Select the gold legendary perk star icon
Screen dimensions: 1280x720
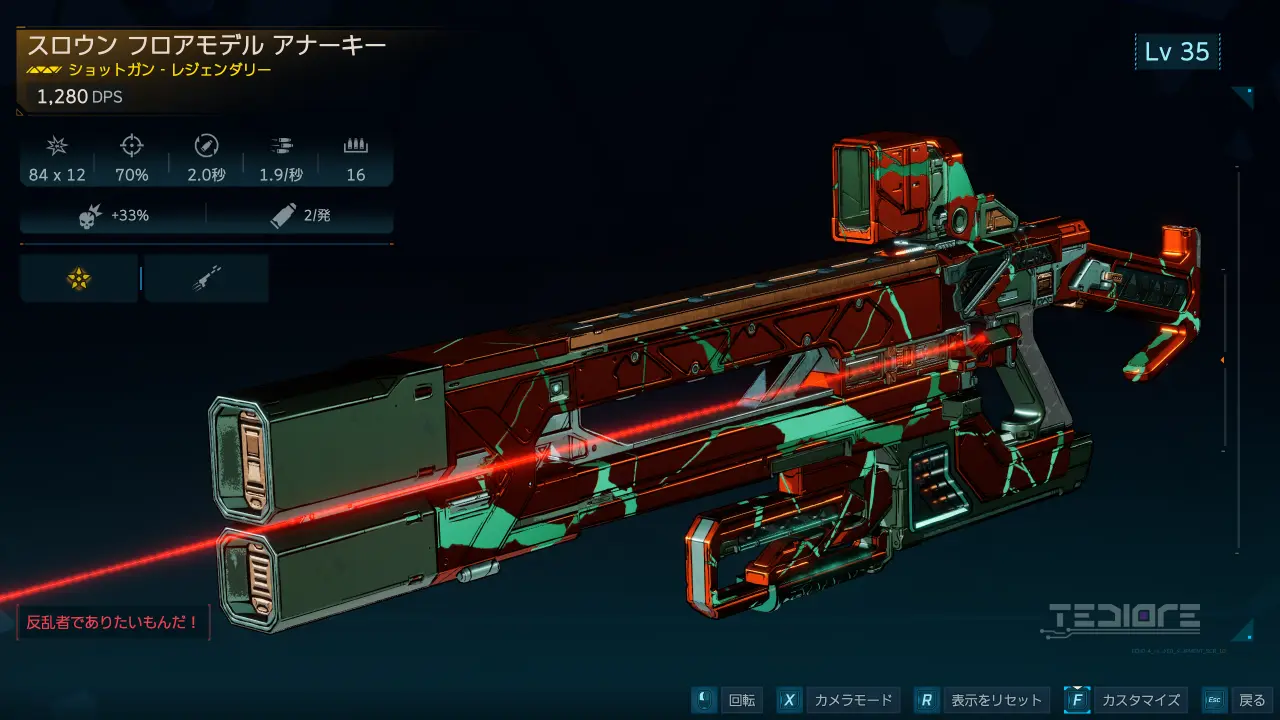pos(79,279)
